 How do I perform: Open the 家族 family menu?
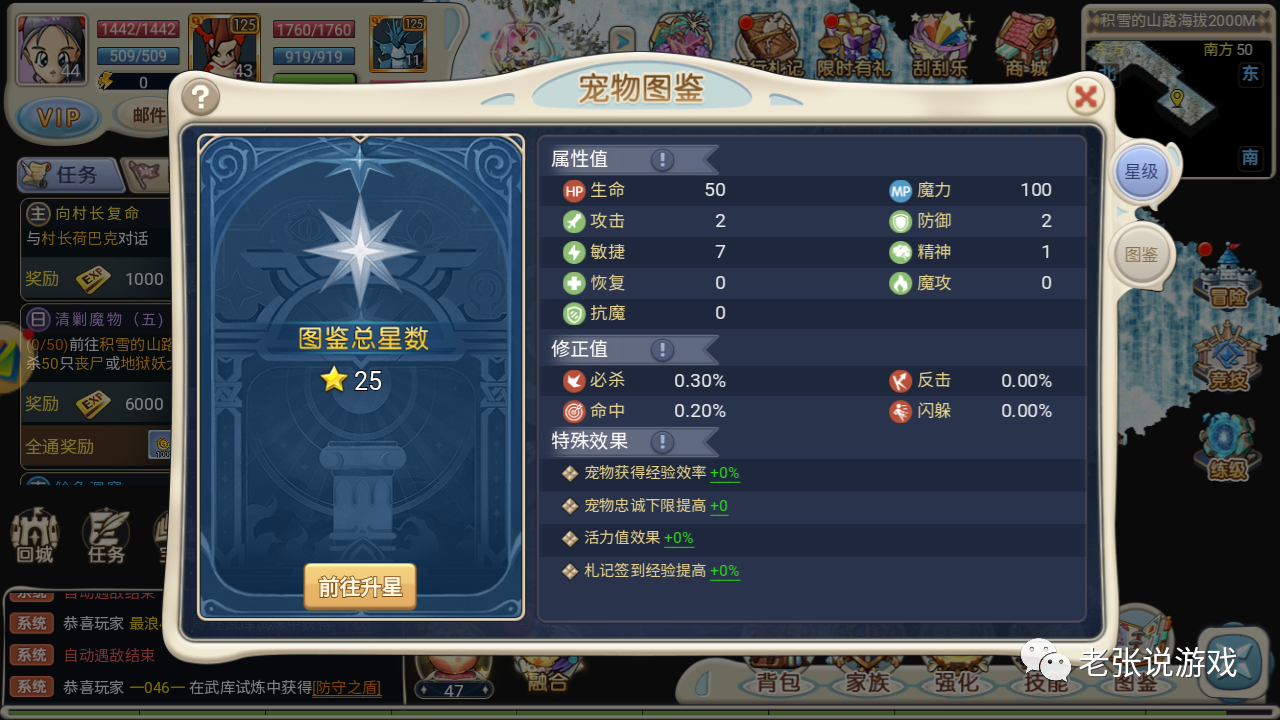pyautogui.click(x=866, y=683)
